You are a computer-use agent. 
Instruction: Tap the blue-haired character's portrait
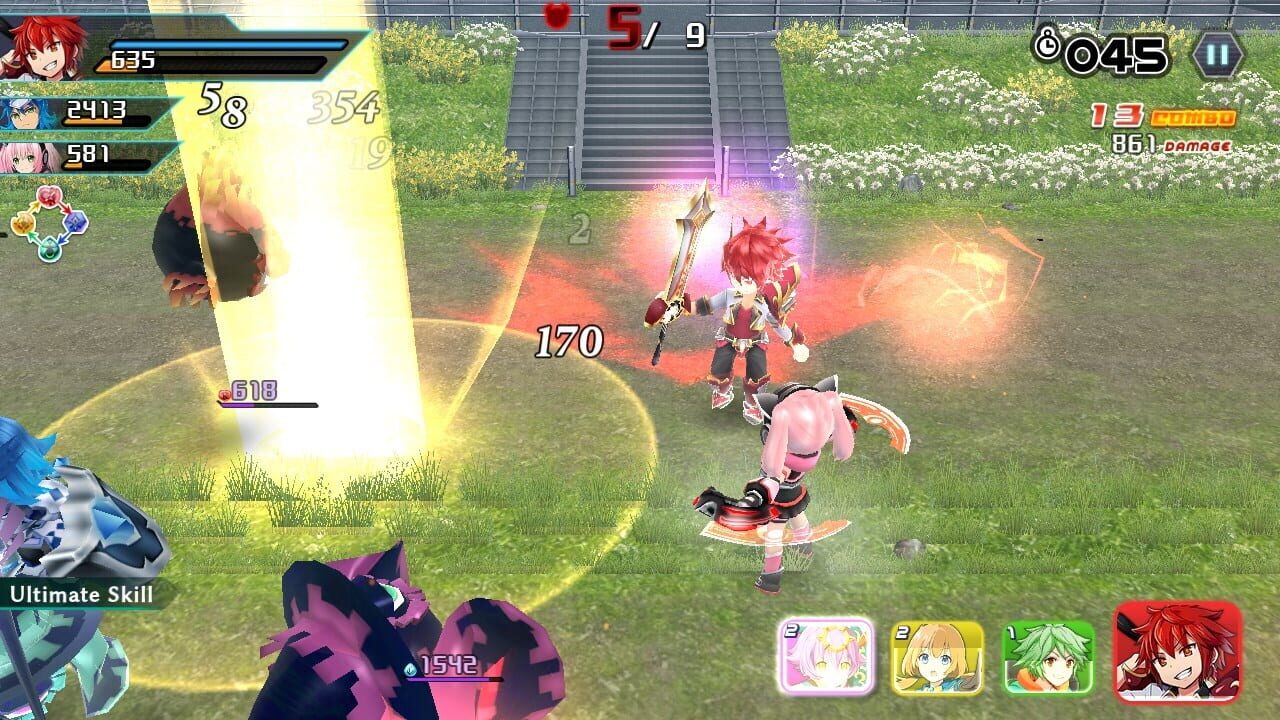click(22, 113)
